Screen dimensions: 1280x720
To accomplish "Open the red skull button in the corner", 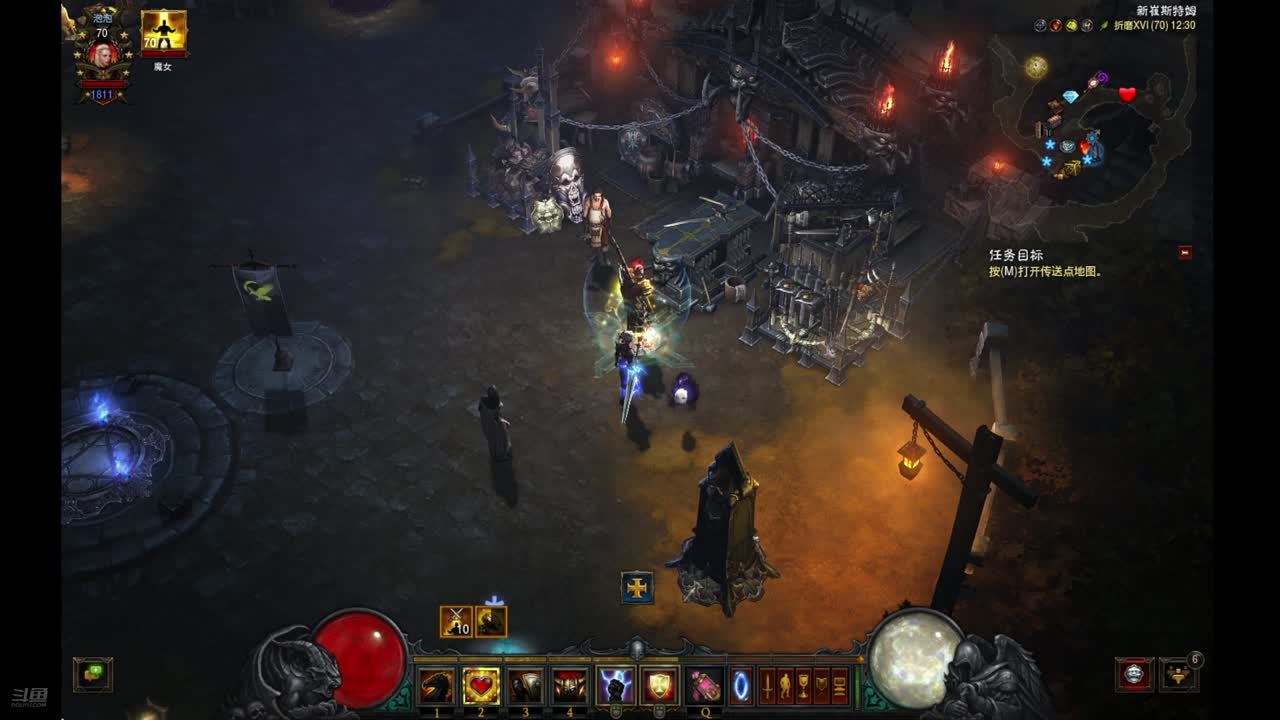I will (1134, 675).
